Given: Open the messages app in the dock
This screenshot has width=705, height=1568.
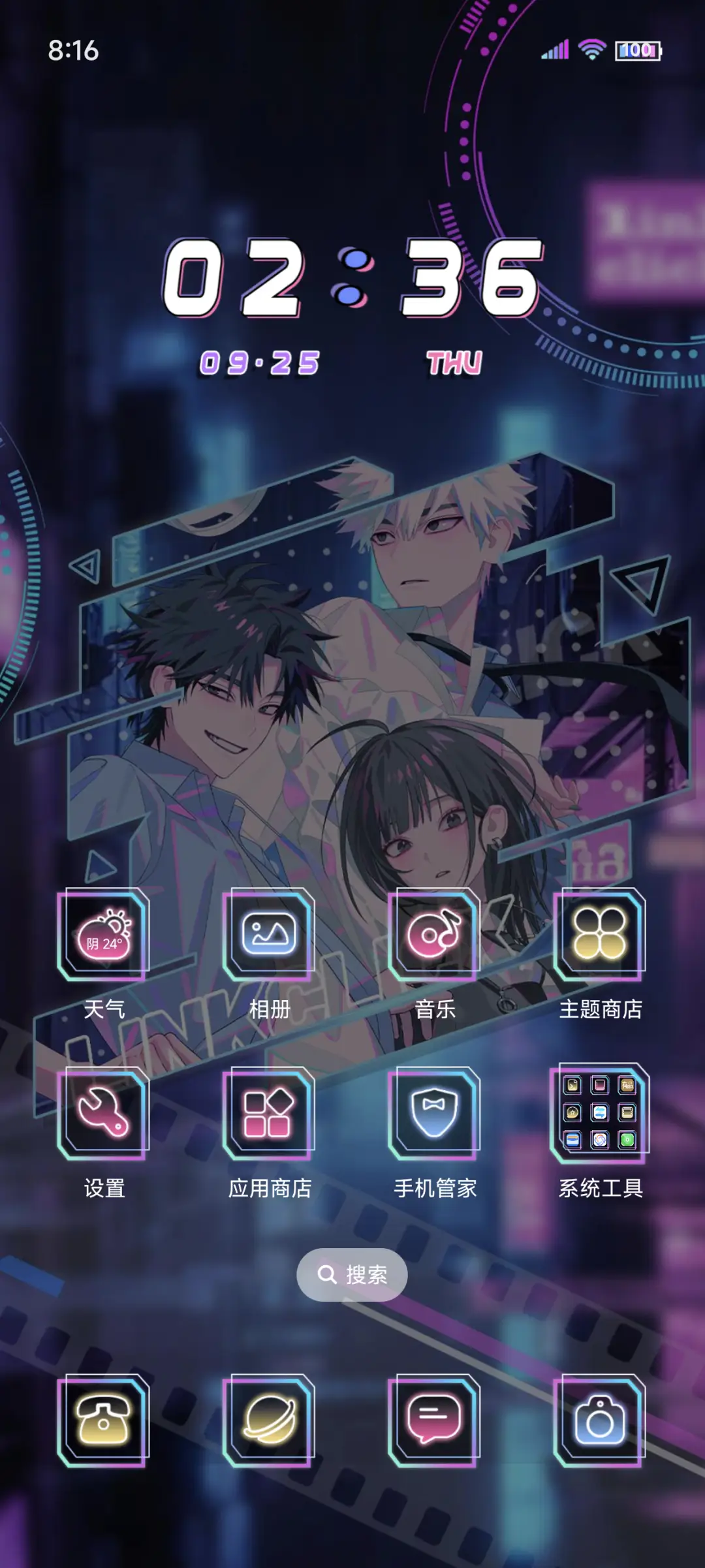Looking at the screenshot, I should tap(435, 1420).
